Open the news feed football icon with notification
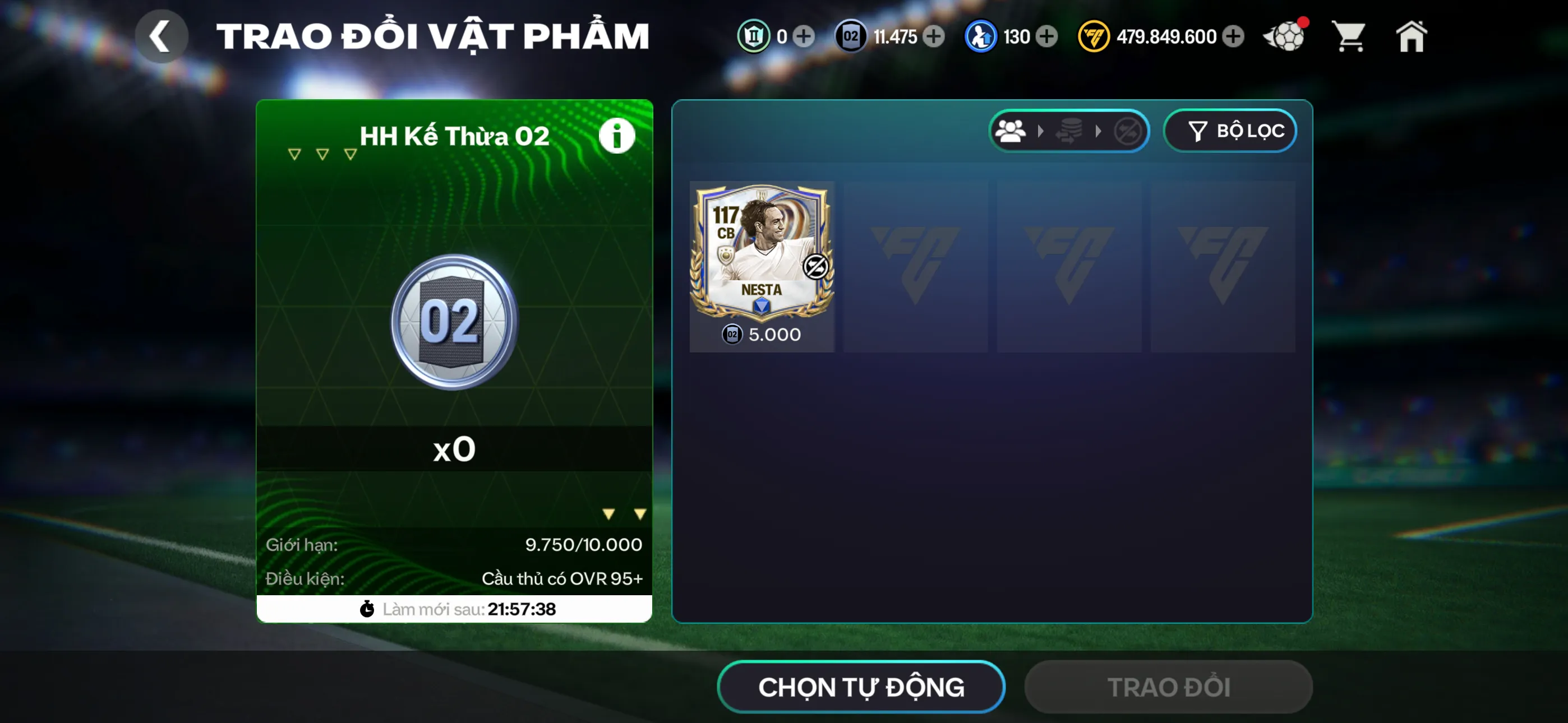Screen dimensions: 1568x723 [x=1284, y=36]
